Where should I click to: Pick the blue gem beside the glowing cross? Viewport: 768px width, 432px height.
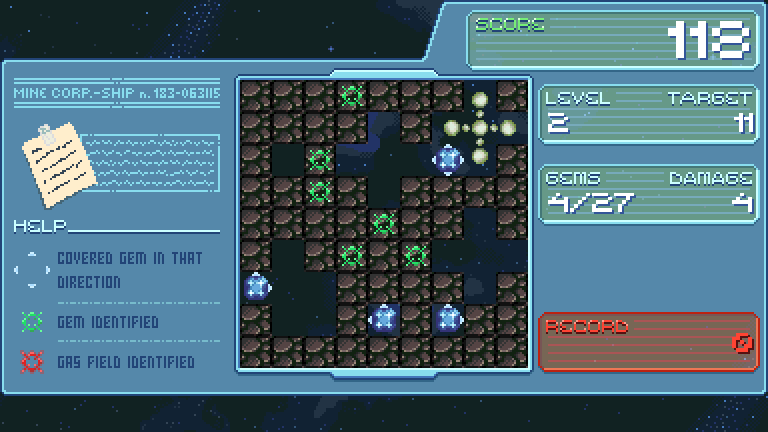tap(447, 158)
